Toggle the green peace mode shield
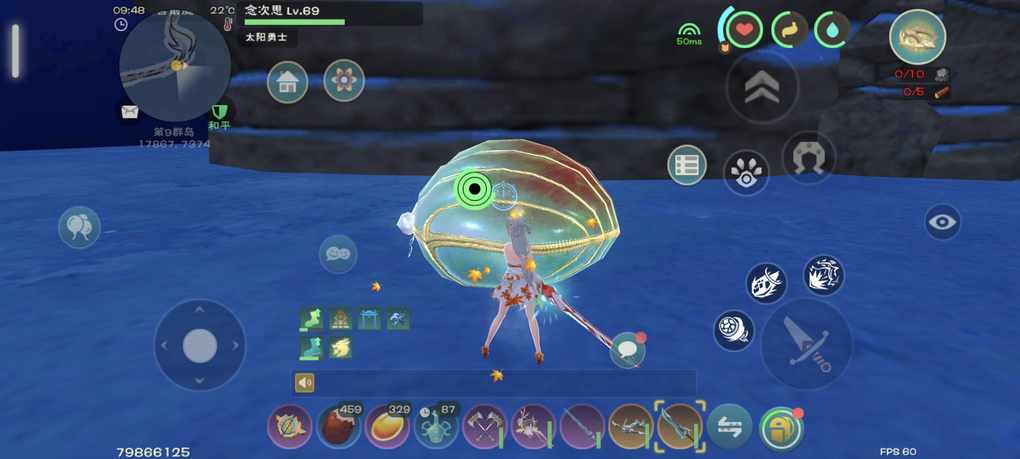Screen dimensions: 1020x459 click(x=219, y=112)
